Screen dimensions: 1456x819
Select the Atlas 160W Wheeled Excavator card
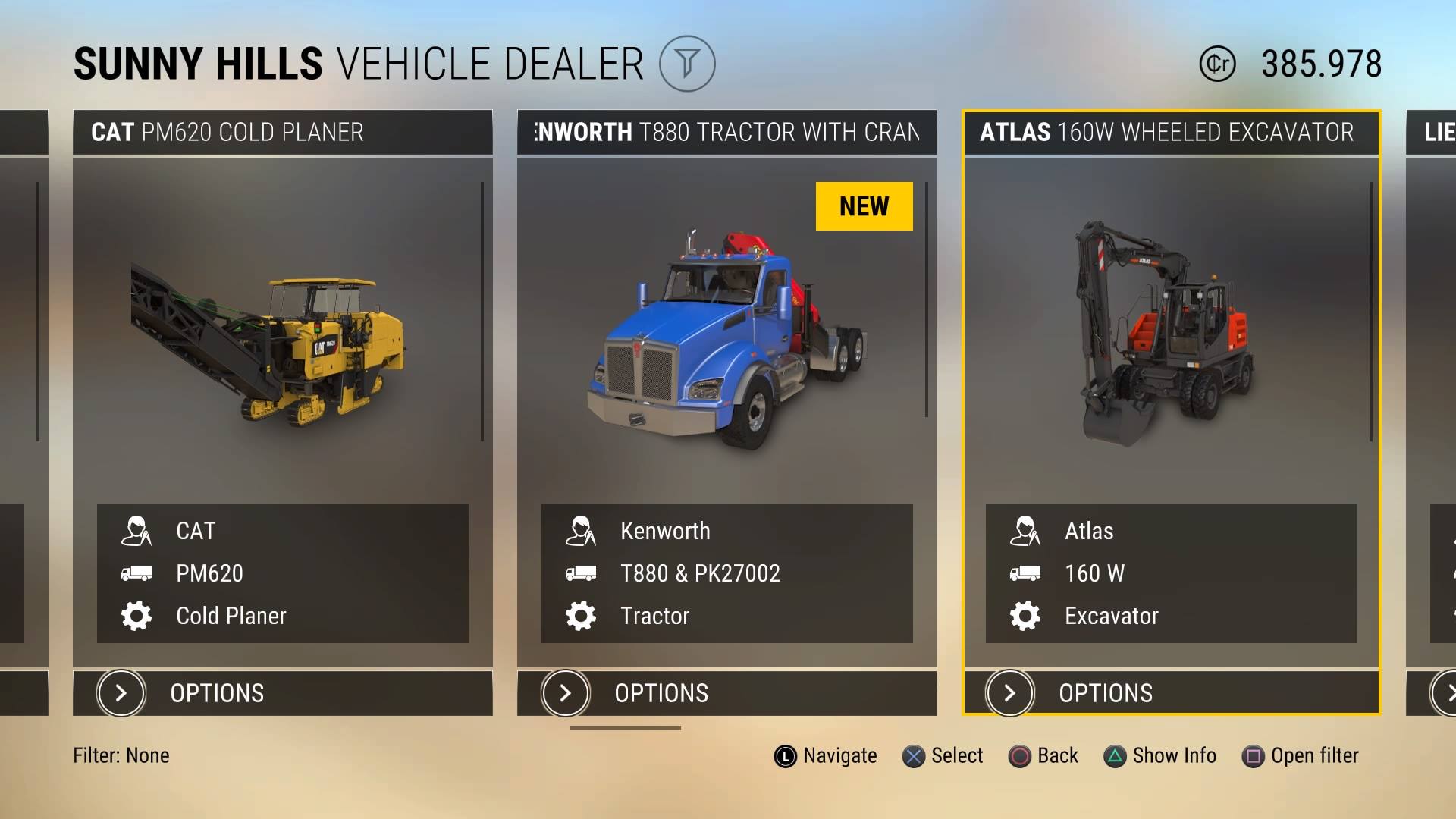click(1171, 341)
